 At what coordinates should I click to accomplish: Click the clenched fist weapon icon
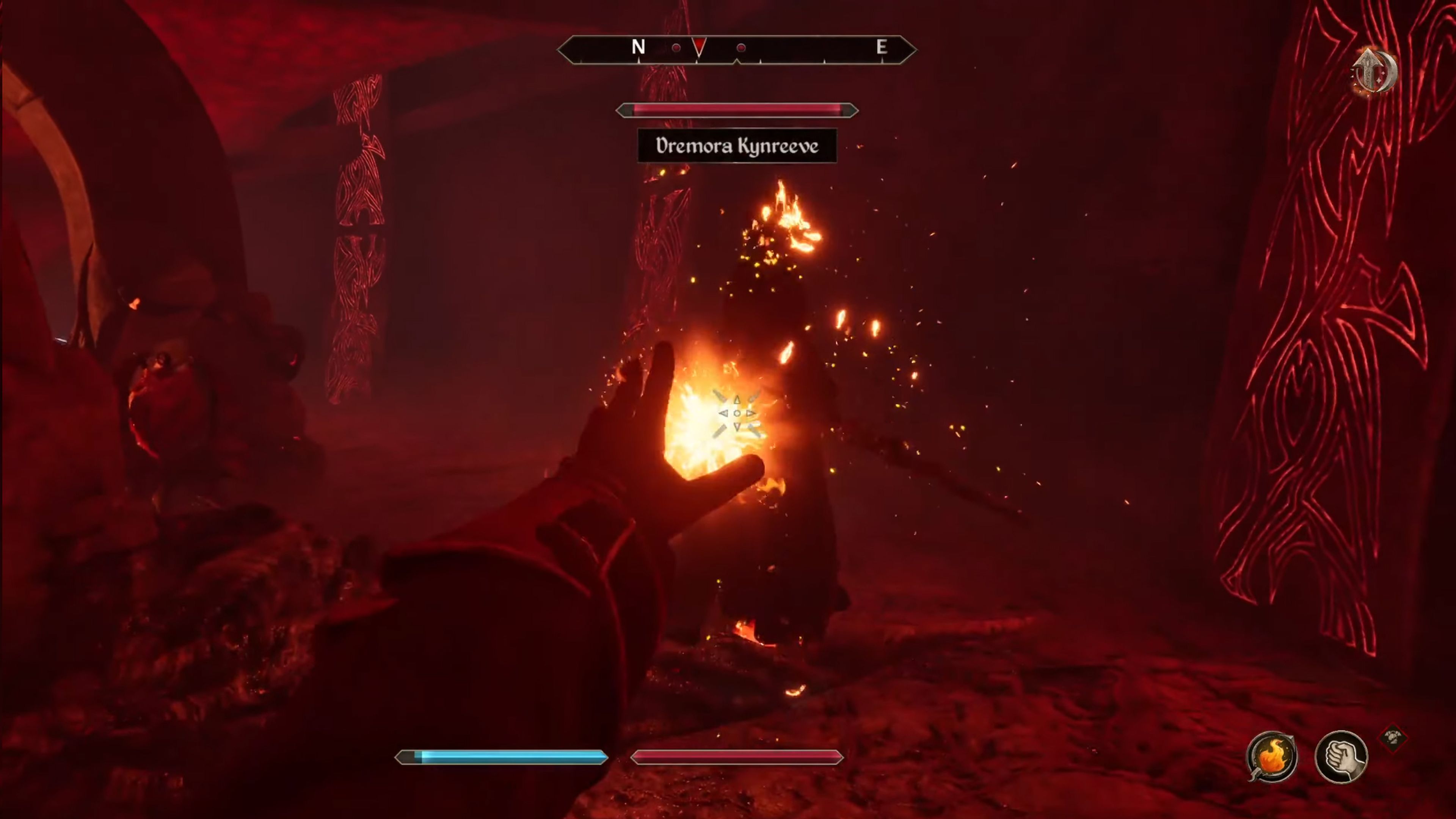click(1341, 758)
